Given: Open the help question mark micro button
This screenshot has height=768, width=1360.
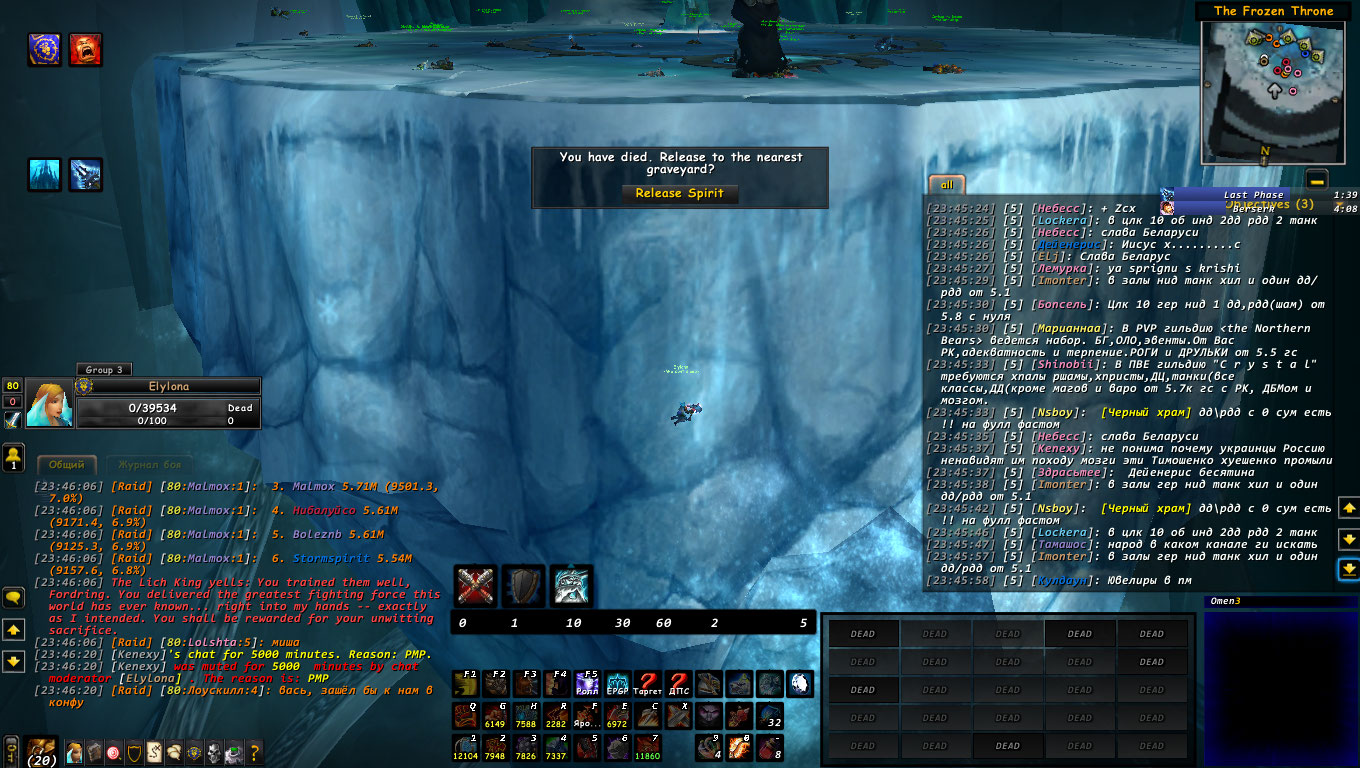Looking at the screenshot, I should coord(254,751).
